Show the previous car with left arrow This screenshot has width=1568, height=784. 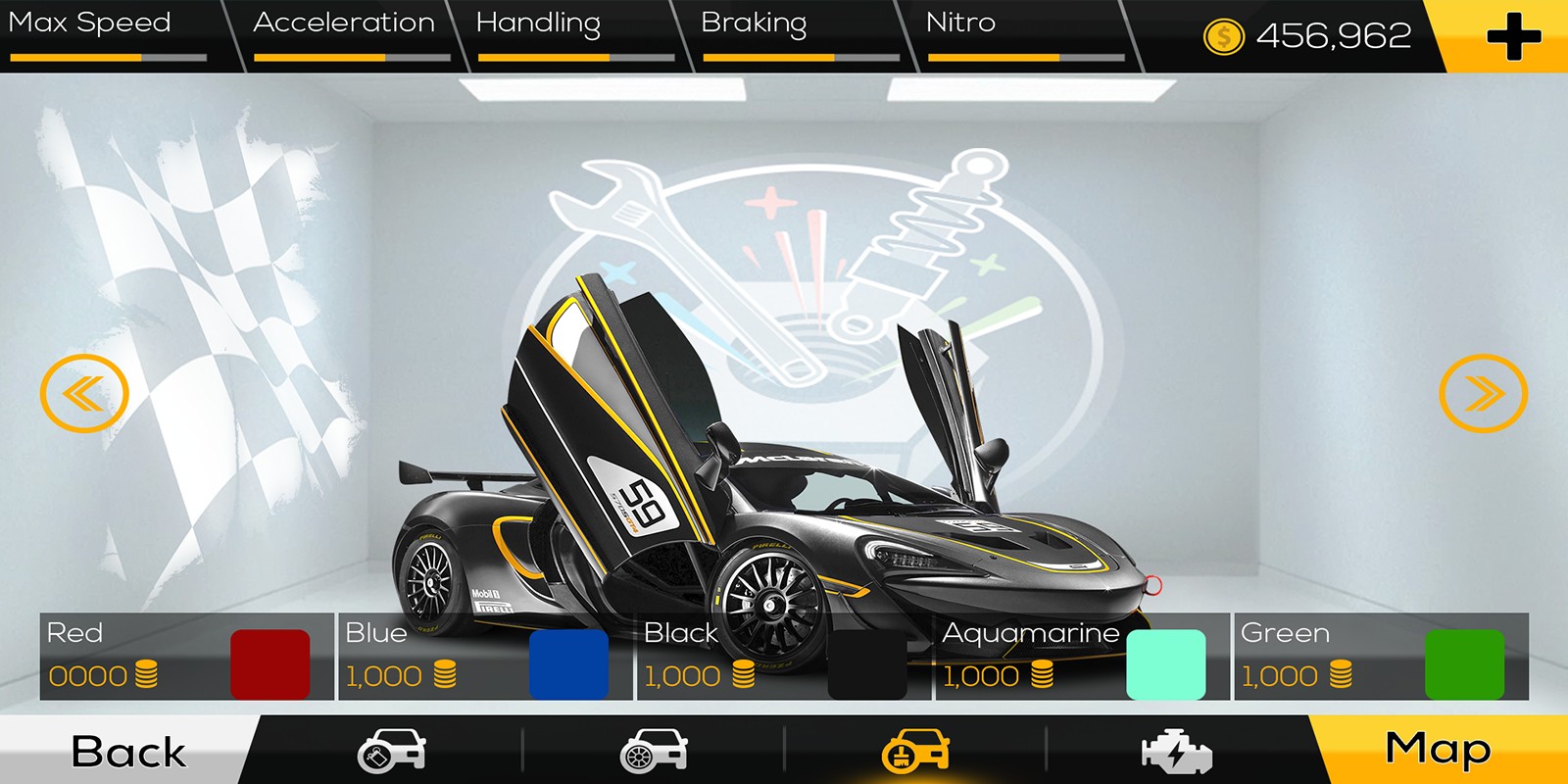point(84,393)
